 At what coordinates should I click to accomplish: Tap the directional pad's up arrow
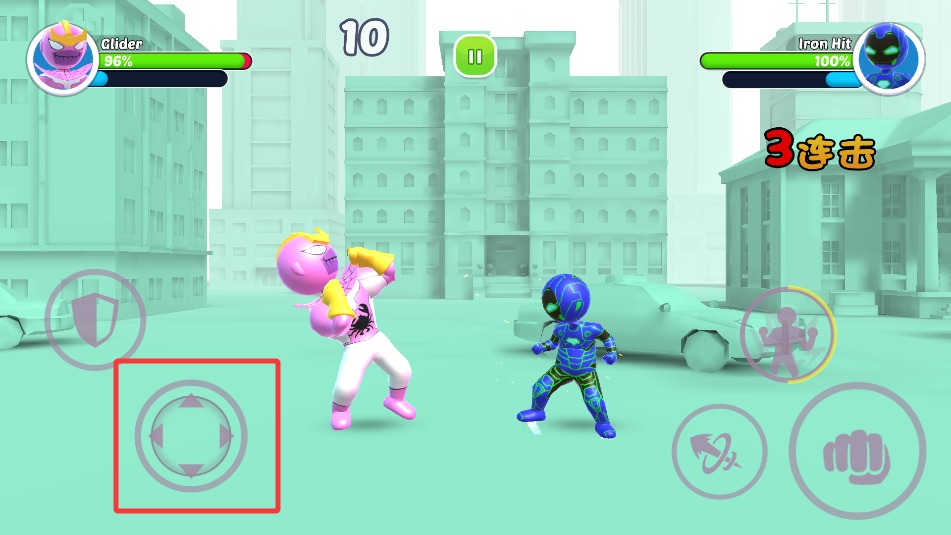pyautogui.click(x=191, y=403)
